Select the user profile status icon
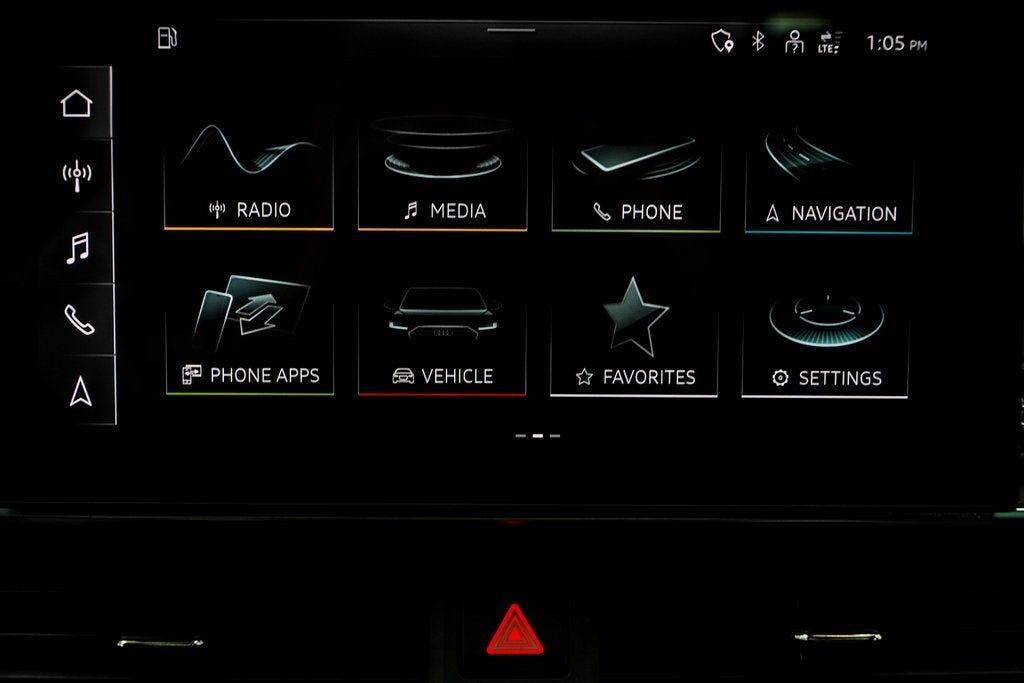Image resolution: width=1024 pixels, height=683 pixels. 794,42
